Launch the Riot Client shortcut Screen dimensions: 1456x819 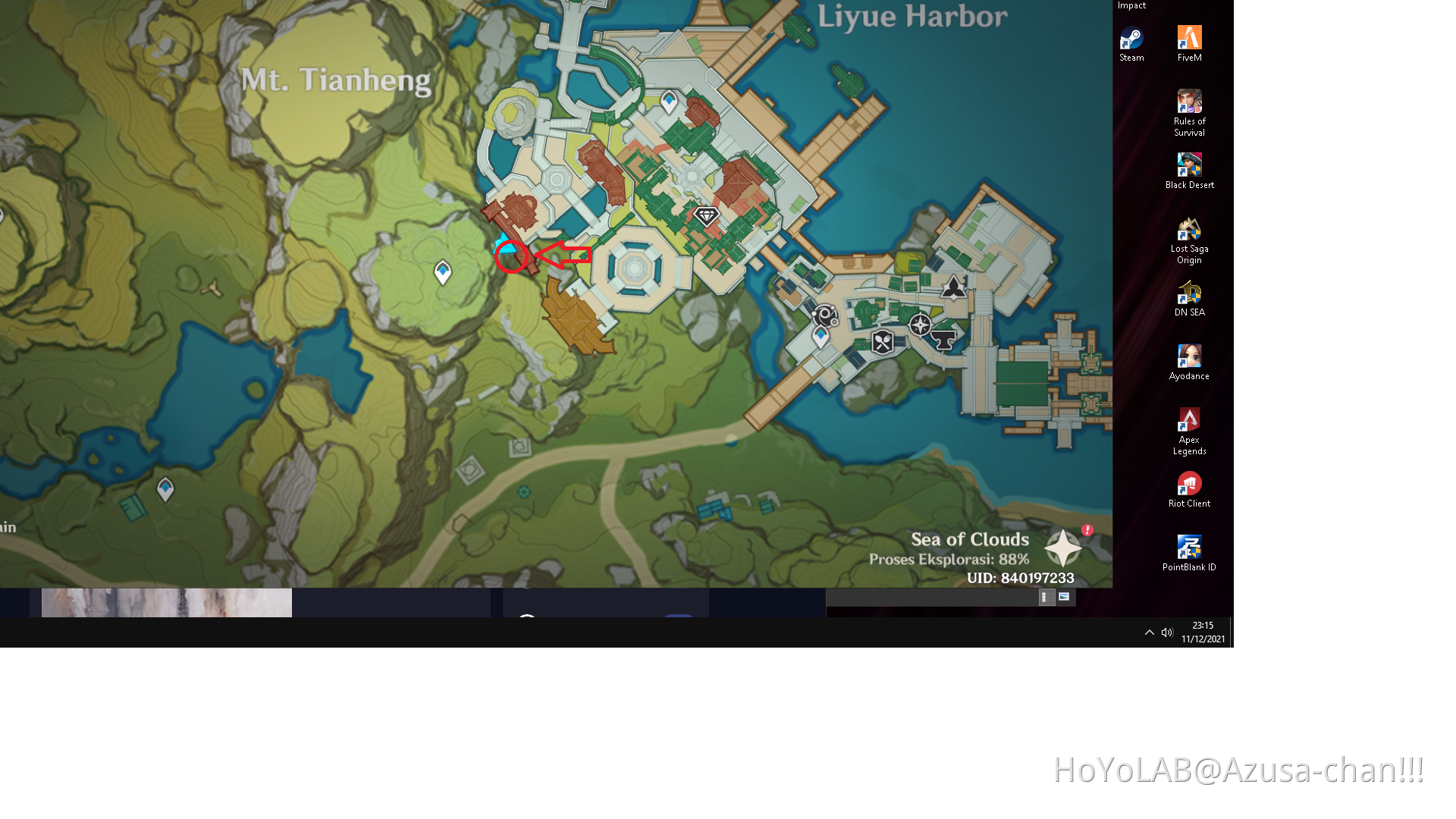[x=1188, y=484]
